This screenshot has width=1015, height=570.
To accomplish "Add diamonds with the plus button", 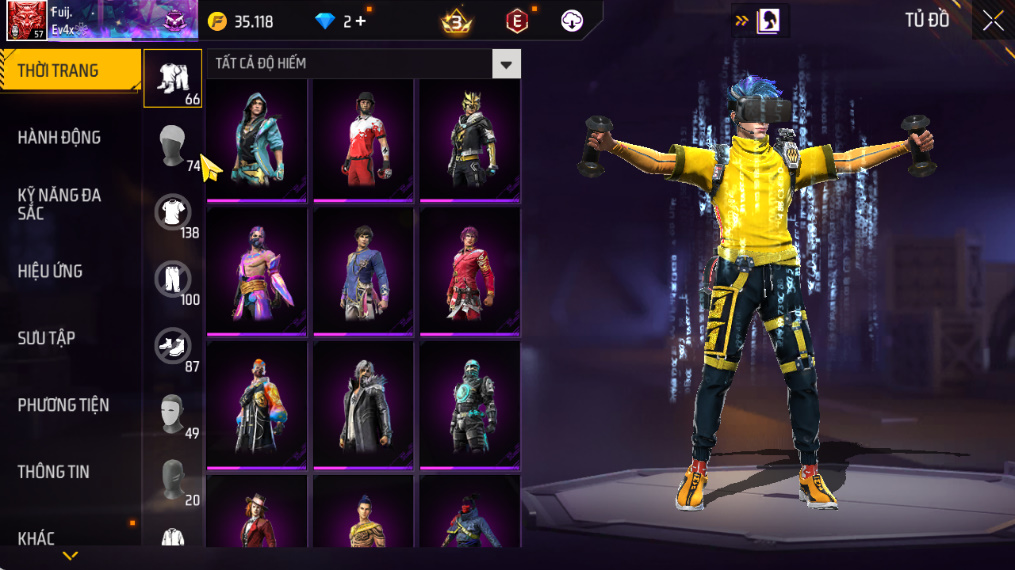I will click(360, 21).
